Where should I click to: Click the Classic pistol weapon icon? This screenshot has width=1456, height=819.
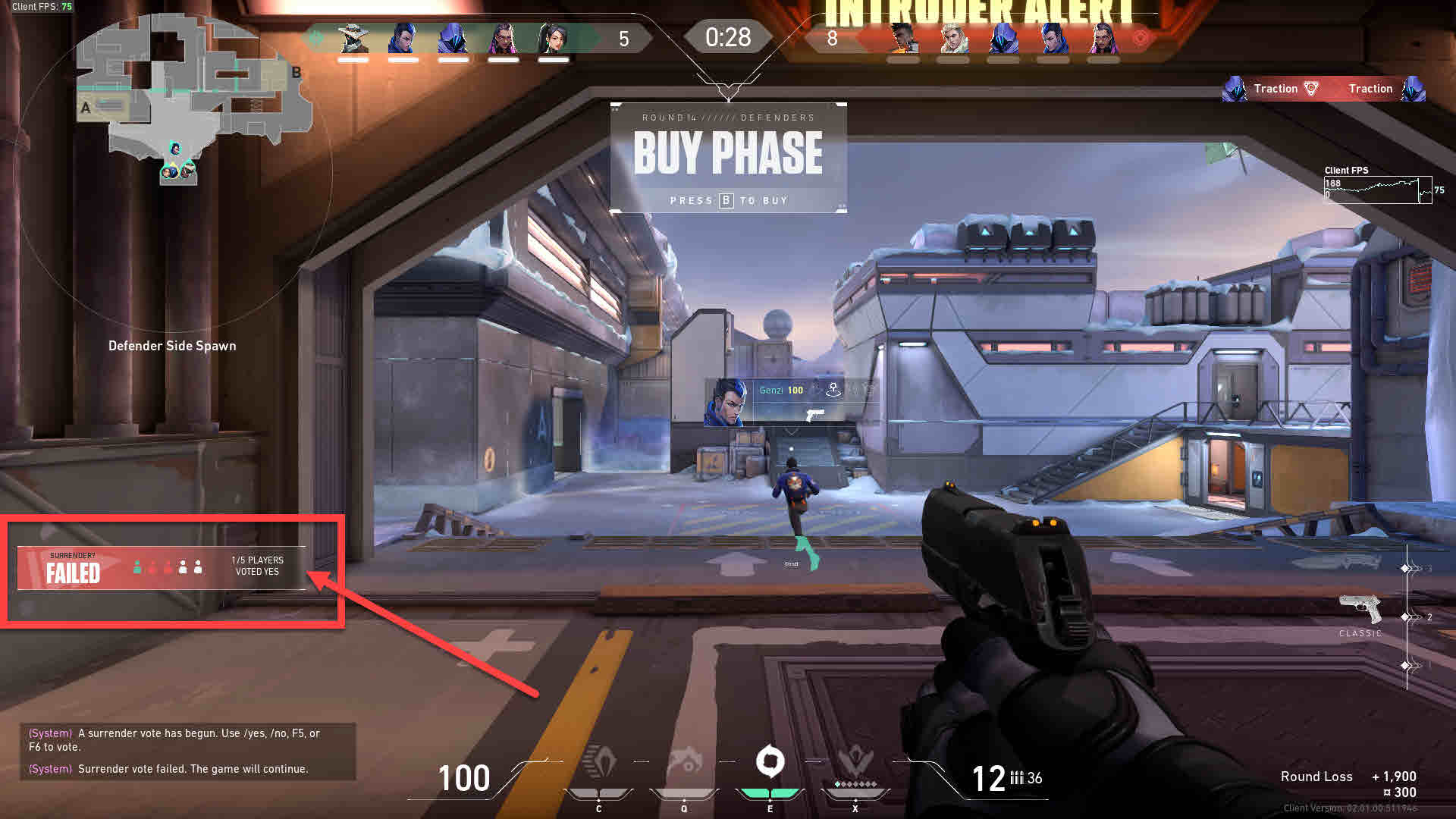click(1361, 607)
